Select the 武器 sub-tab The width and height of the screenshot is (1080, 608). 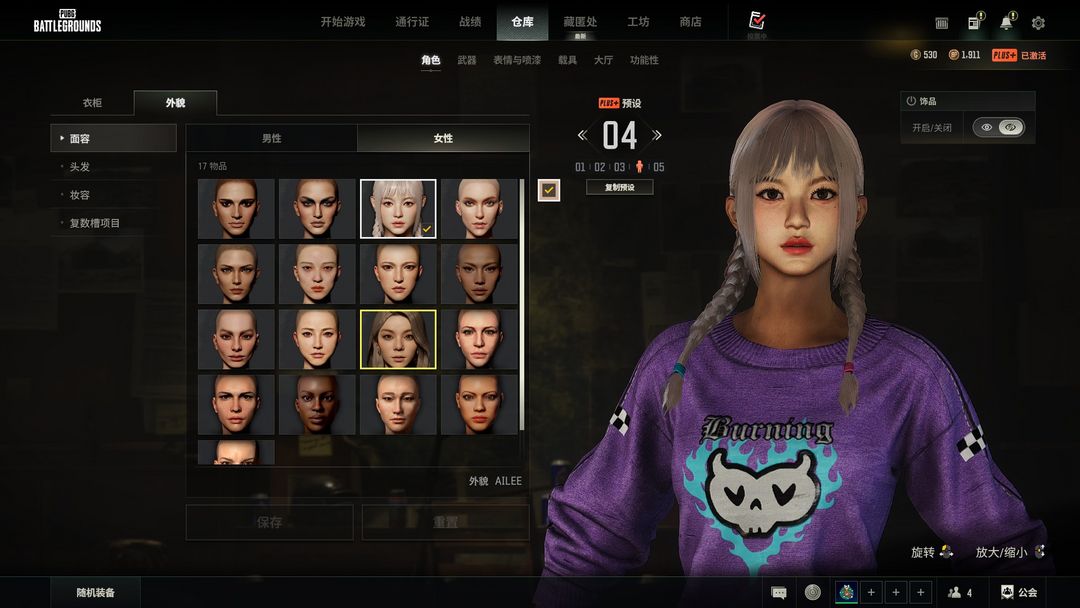click(x=467, y=60)
